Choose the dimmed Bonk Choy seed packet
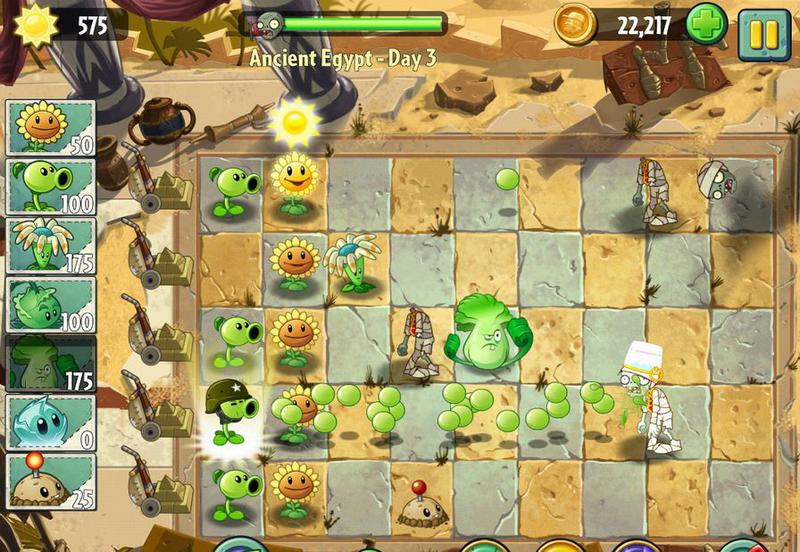This screenshot has width=800, height=552. (52, 363)
